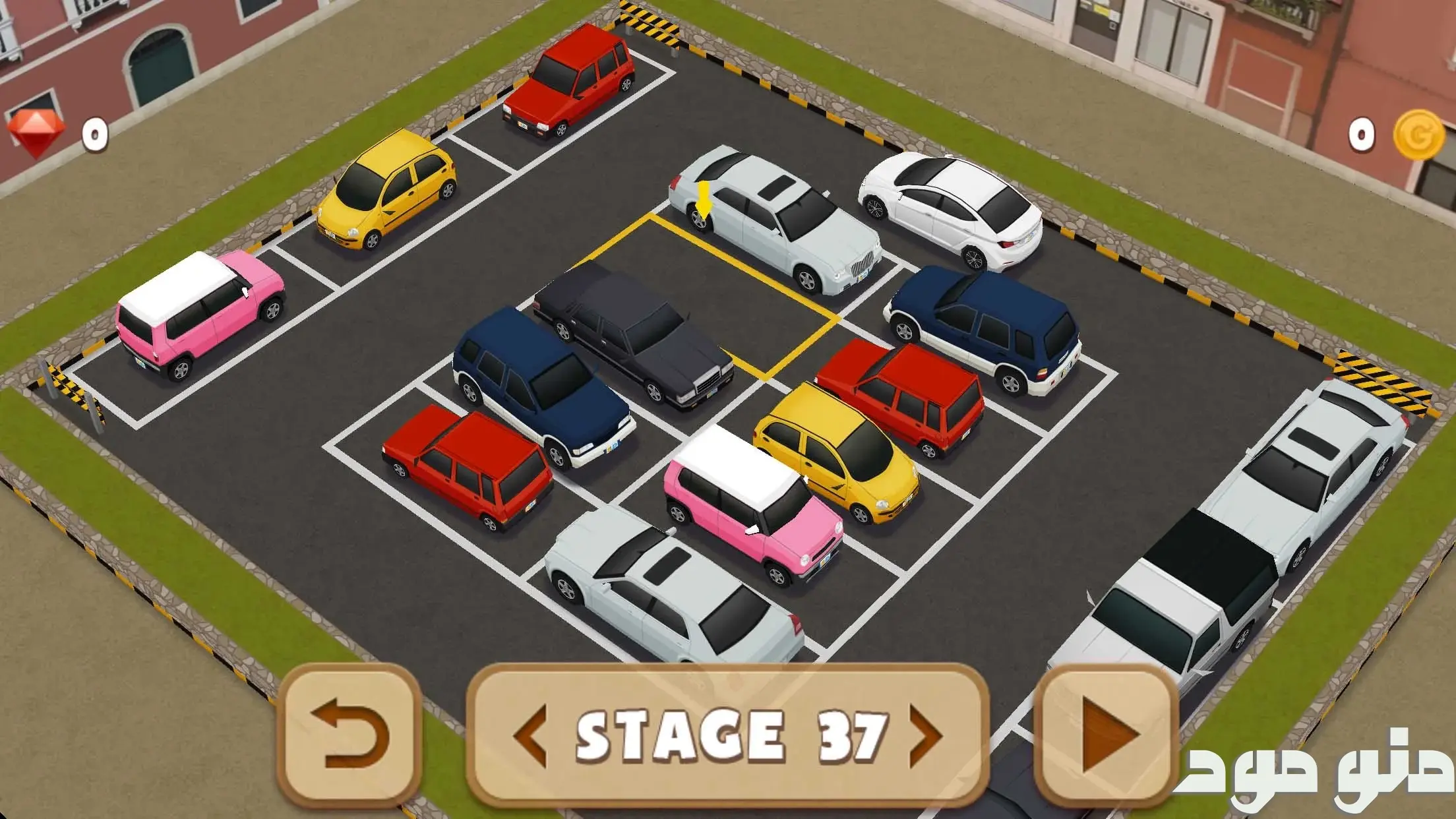1456x819 pixels.
Task: Tap the gold coin currency icon
Action: coord(1418,134)
